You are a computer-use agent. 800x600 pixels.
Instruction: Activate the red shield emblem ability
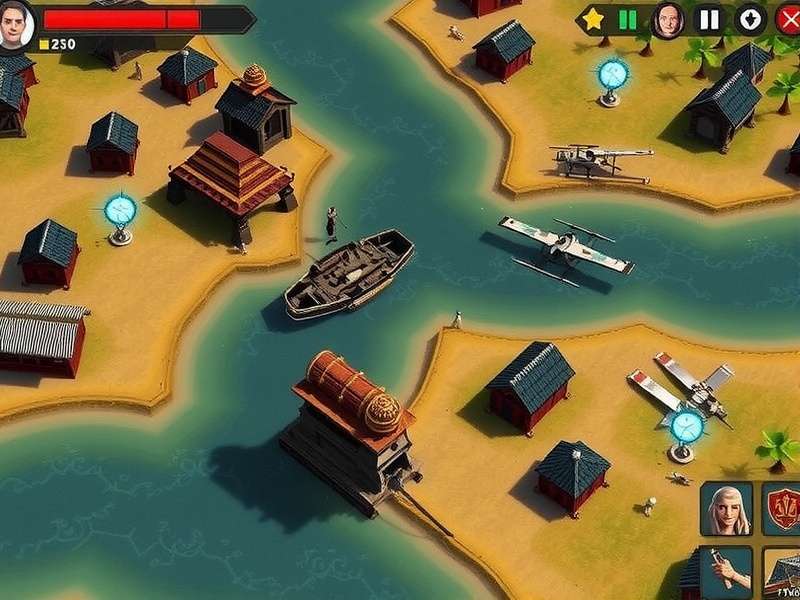(x=783, y=508)
